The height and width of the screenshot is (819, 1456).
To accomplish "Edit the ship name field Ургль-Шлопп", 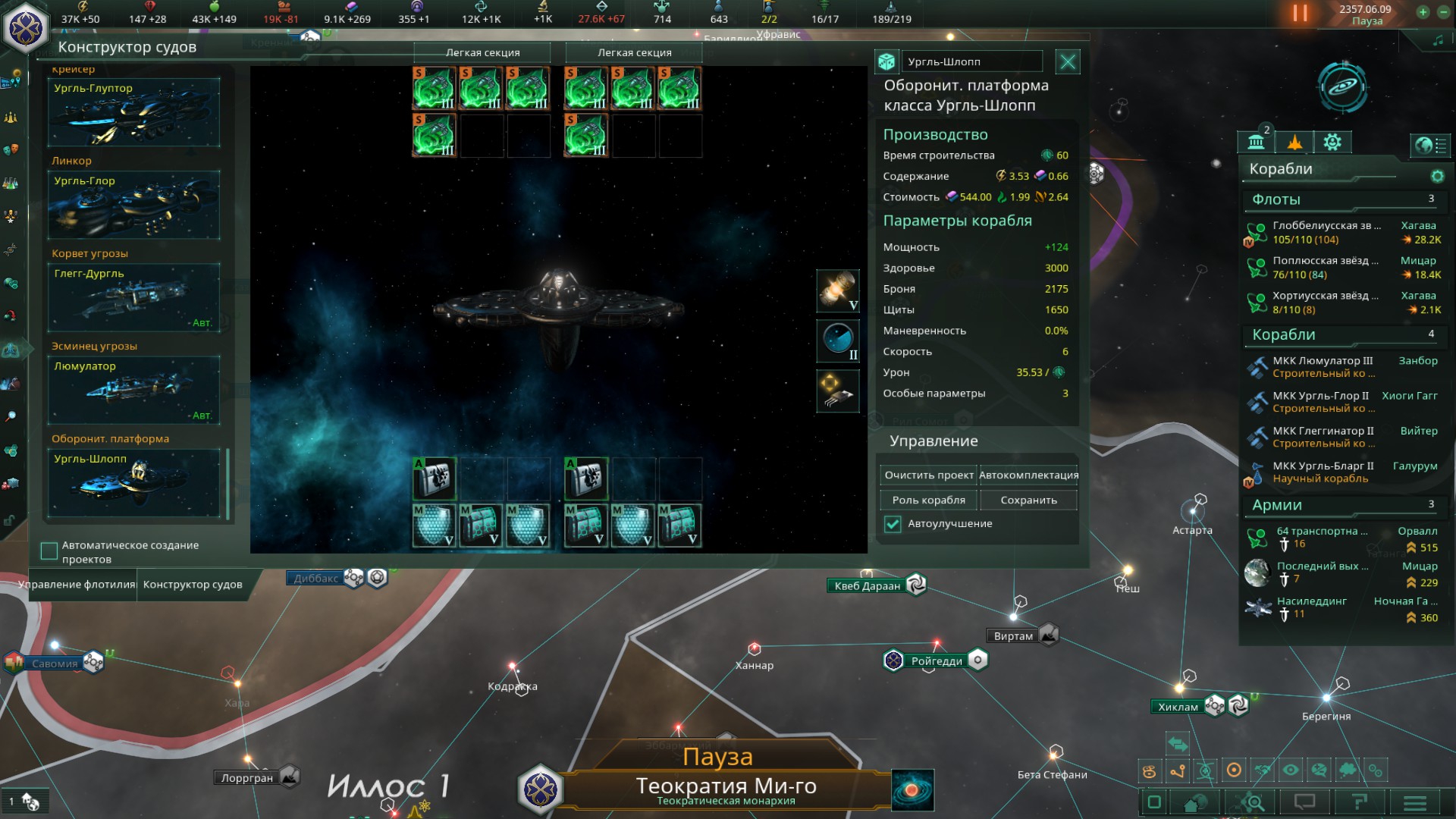I will 971,62.
